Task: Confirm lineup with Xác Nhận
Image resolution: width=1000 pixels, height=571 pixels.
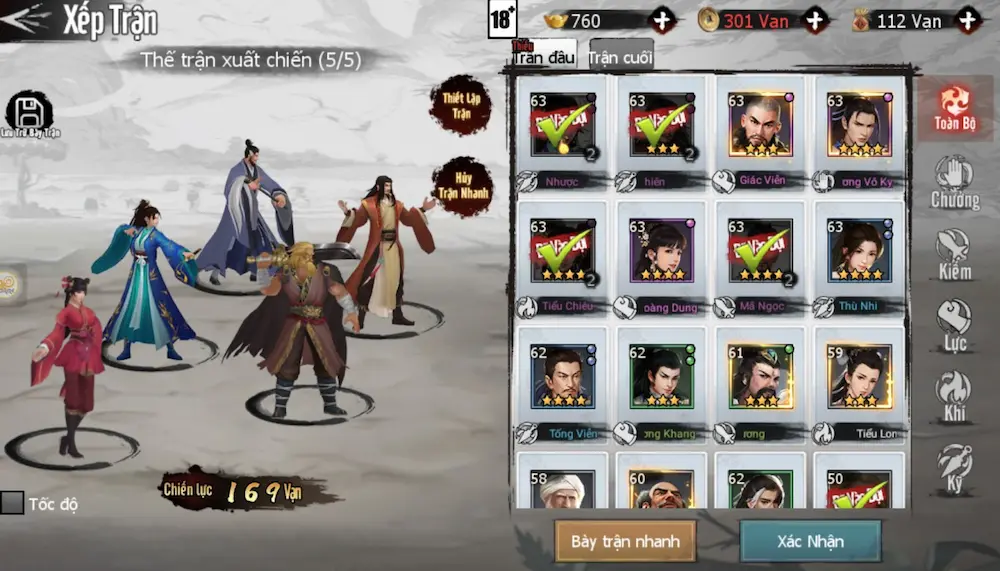Action: 810,541
